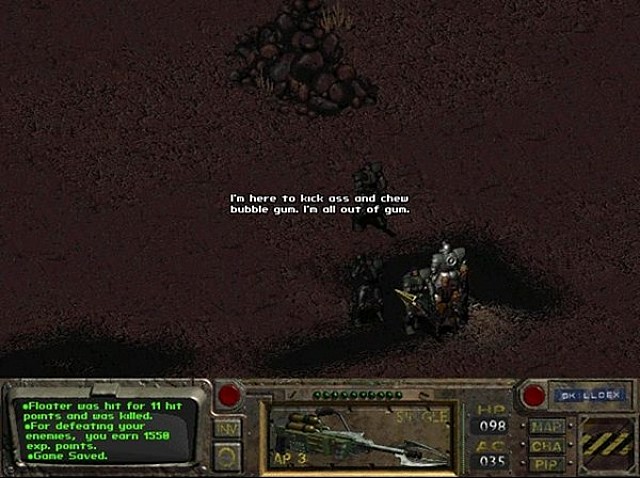
Task: Open the inventory with the INV button
Action: coord(227,429)
